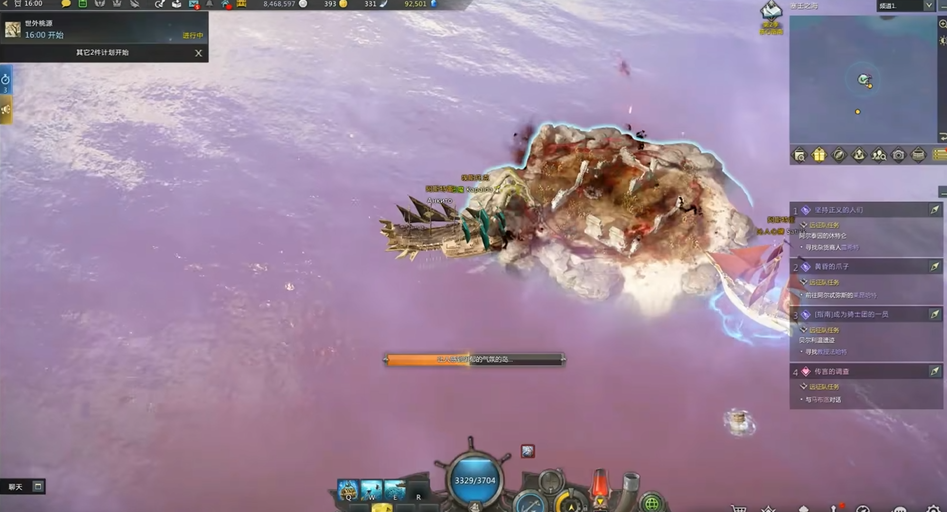Viewport: 947px width, 512px height.
Task: Open the chat bubble icon in top bar
Action: [x=66, y=4]
